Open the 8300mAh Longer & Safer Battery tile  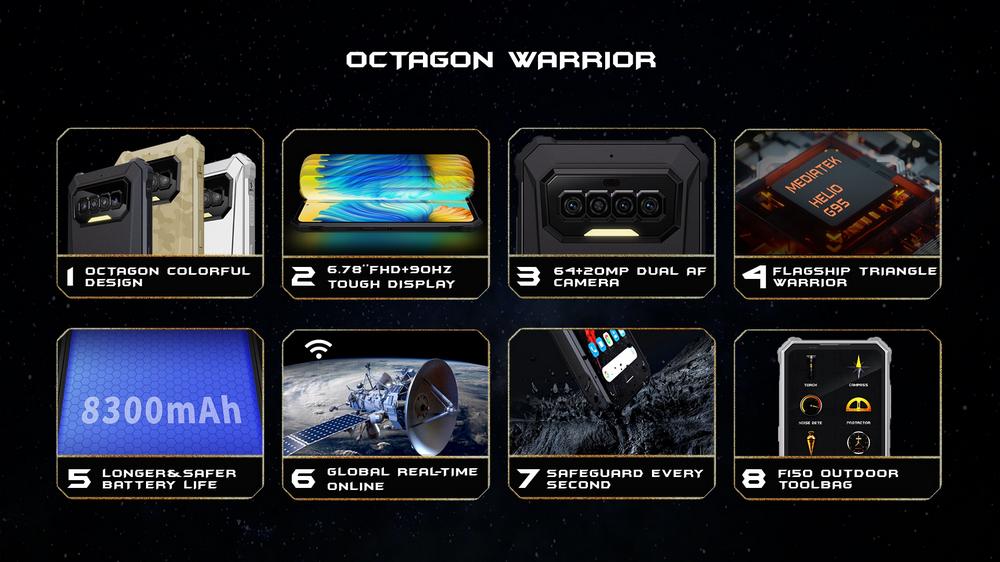[160, 413]
